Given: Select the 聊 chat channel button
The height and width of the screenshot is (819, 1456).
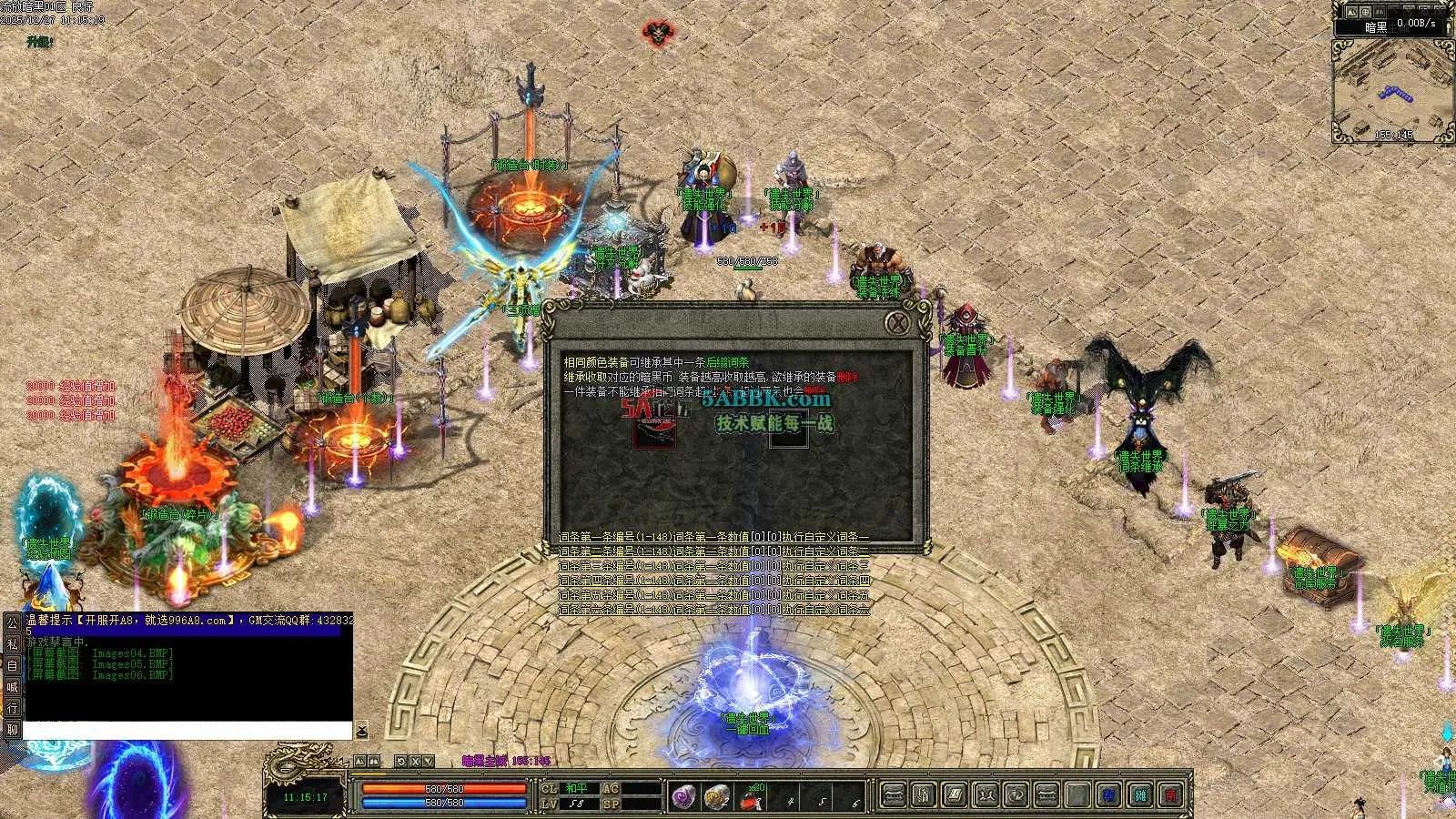Looking at the screenshot, I should (12, 729).
